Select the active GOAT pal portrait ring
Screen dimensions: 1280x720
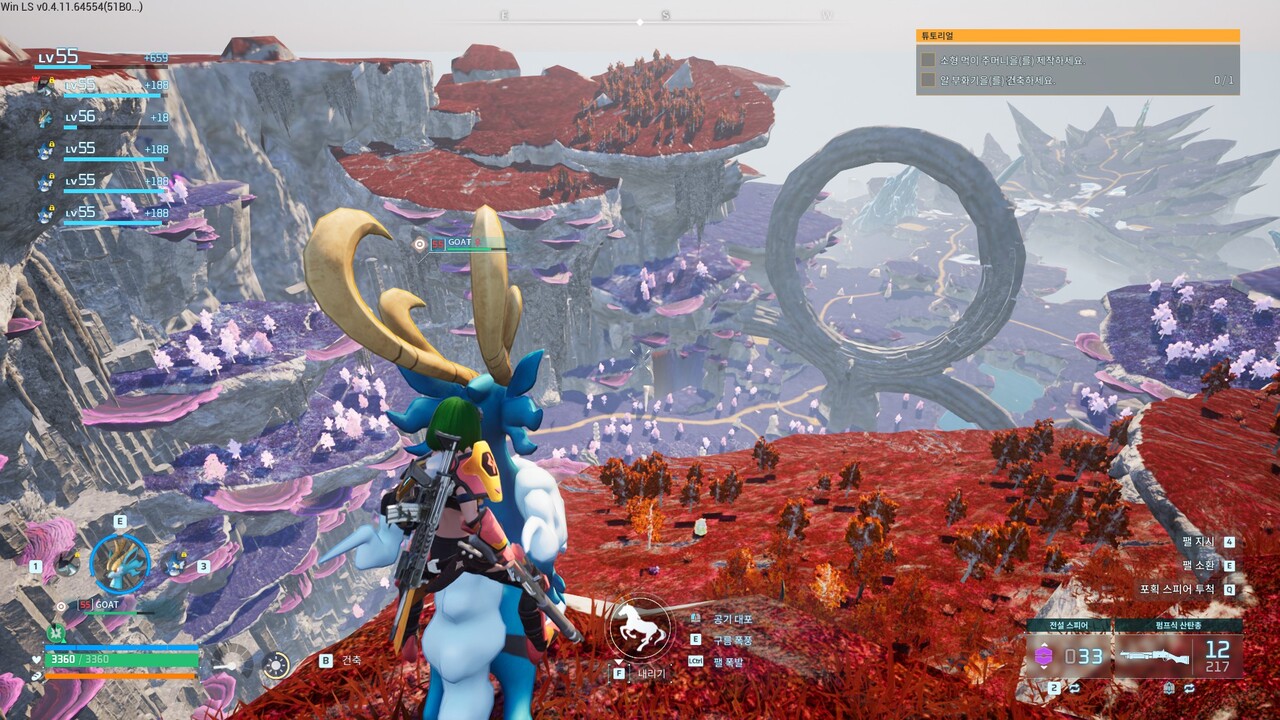click(x=120, y=563)
